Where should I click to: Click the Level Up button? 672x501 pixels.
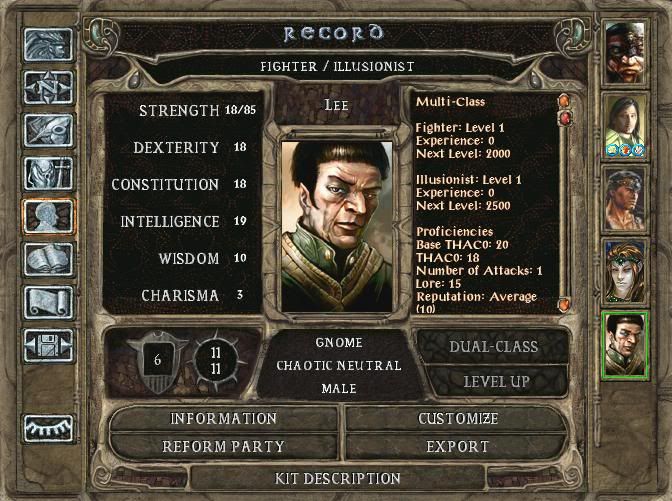[496, 381]
